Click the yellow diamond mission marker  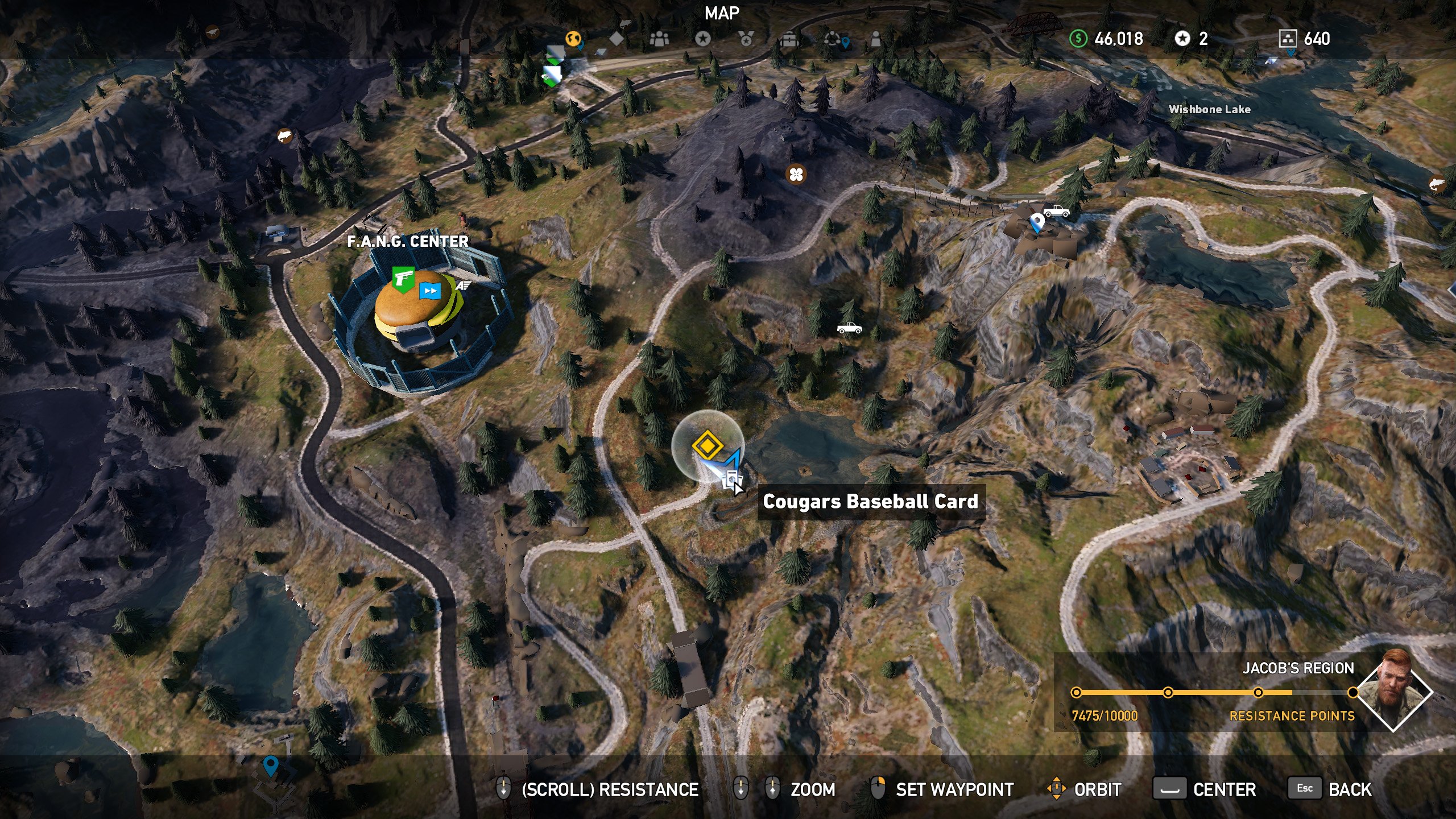point(706,445)
